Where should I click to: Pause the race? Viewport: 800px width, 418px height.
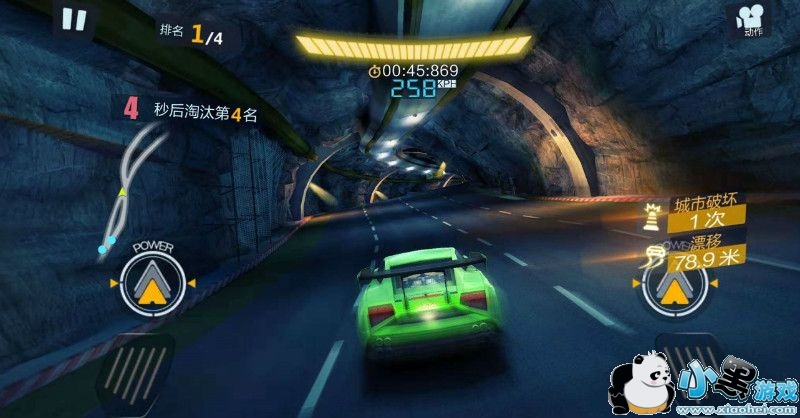pyautogui.click(x=74, y=19)
